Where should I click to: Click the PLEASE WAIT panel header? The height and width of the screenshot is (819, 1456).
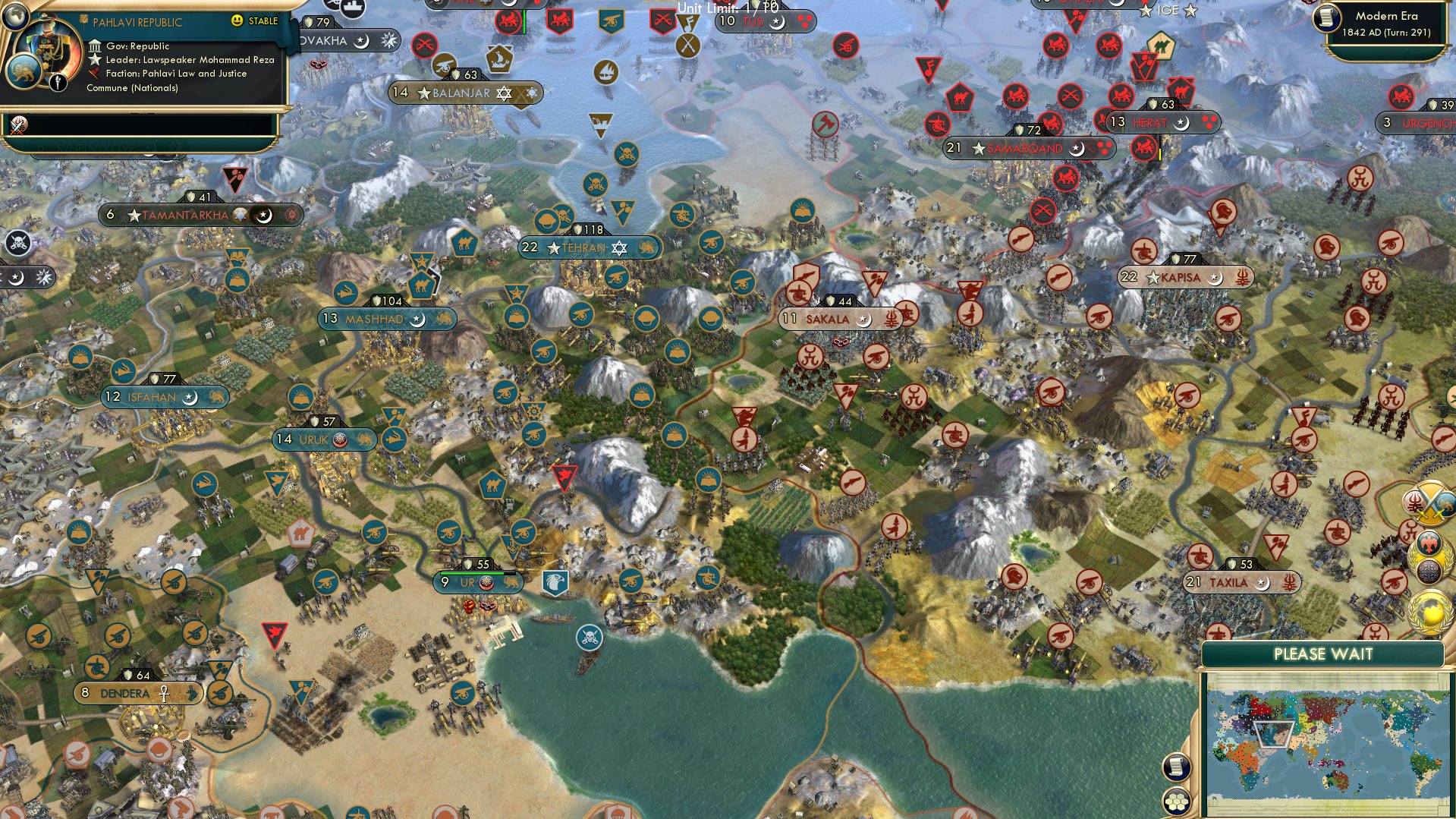[1324, 654]
